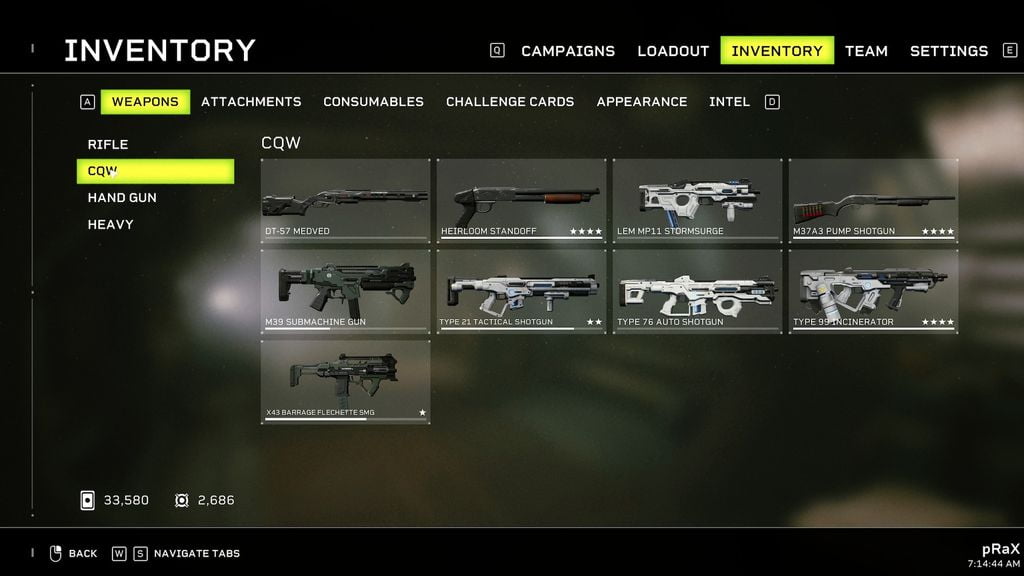The image size is (1024, 576).
Task: Choose the Rifle weapon category
Action: [108, 145]
